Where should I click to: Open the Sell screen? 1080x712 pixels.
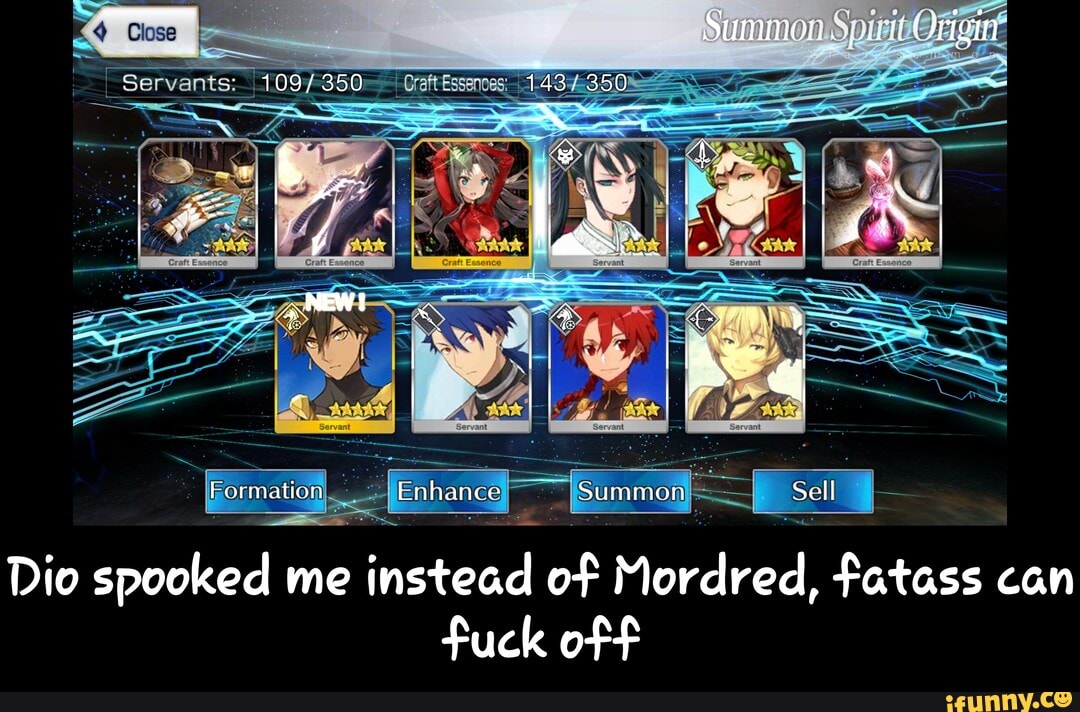(812, 491)
